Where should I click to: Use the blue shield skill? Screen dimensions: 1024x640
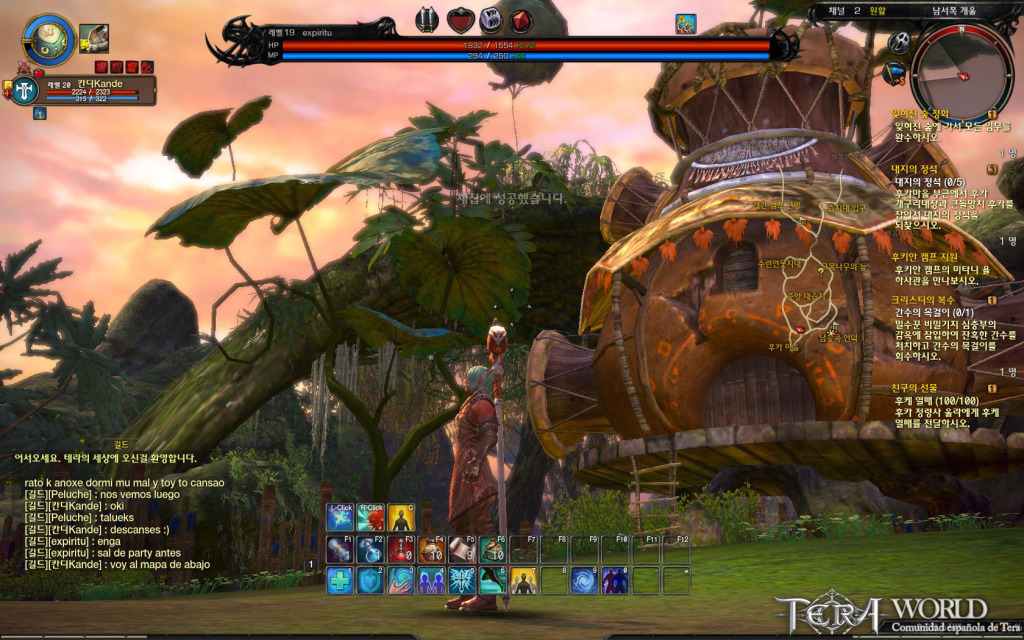point(371,580)
